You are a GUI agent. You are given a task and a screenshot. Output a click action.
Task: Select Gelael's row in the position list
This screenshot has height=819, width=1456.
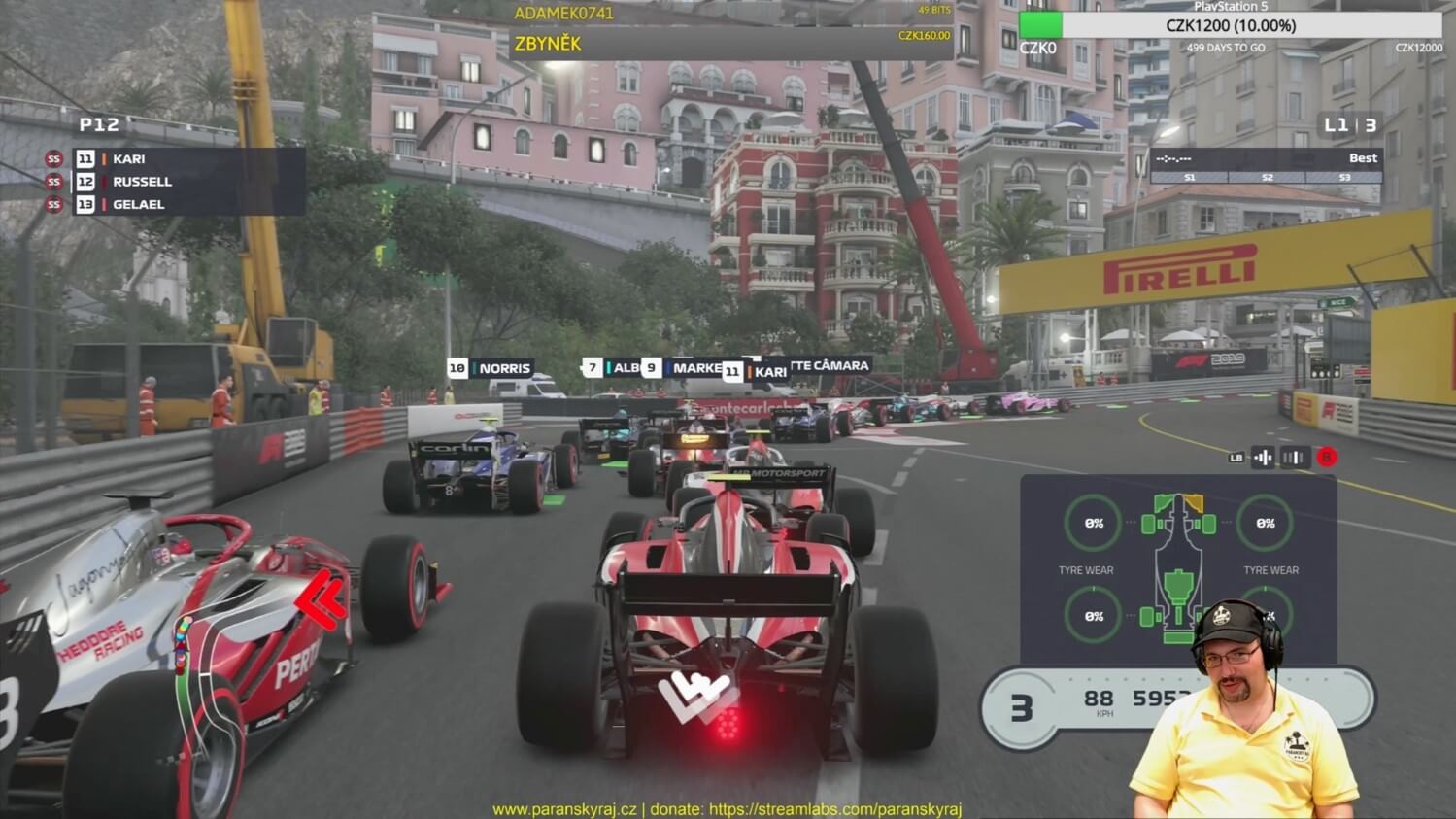(185, 205)
